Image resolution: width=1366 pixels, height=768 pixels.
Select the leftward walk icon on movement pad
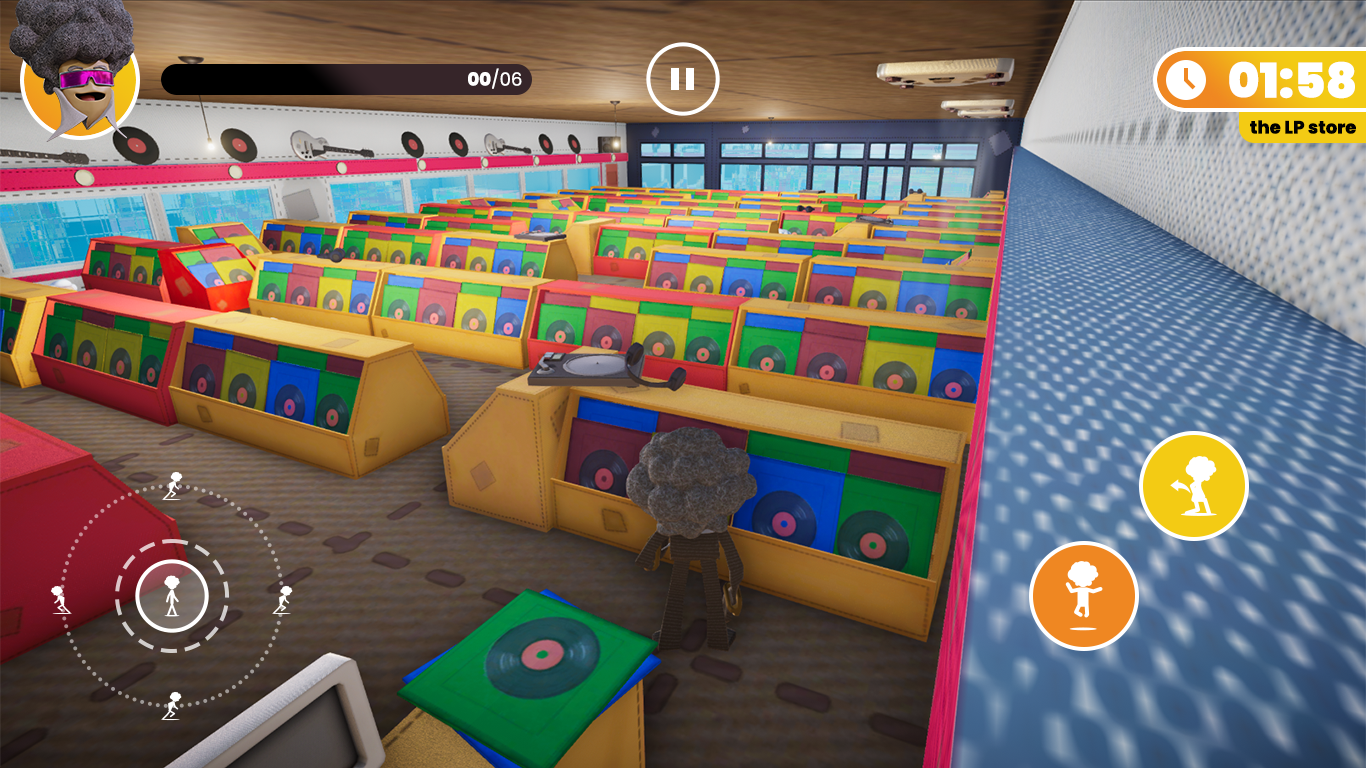point(62,601)
